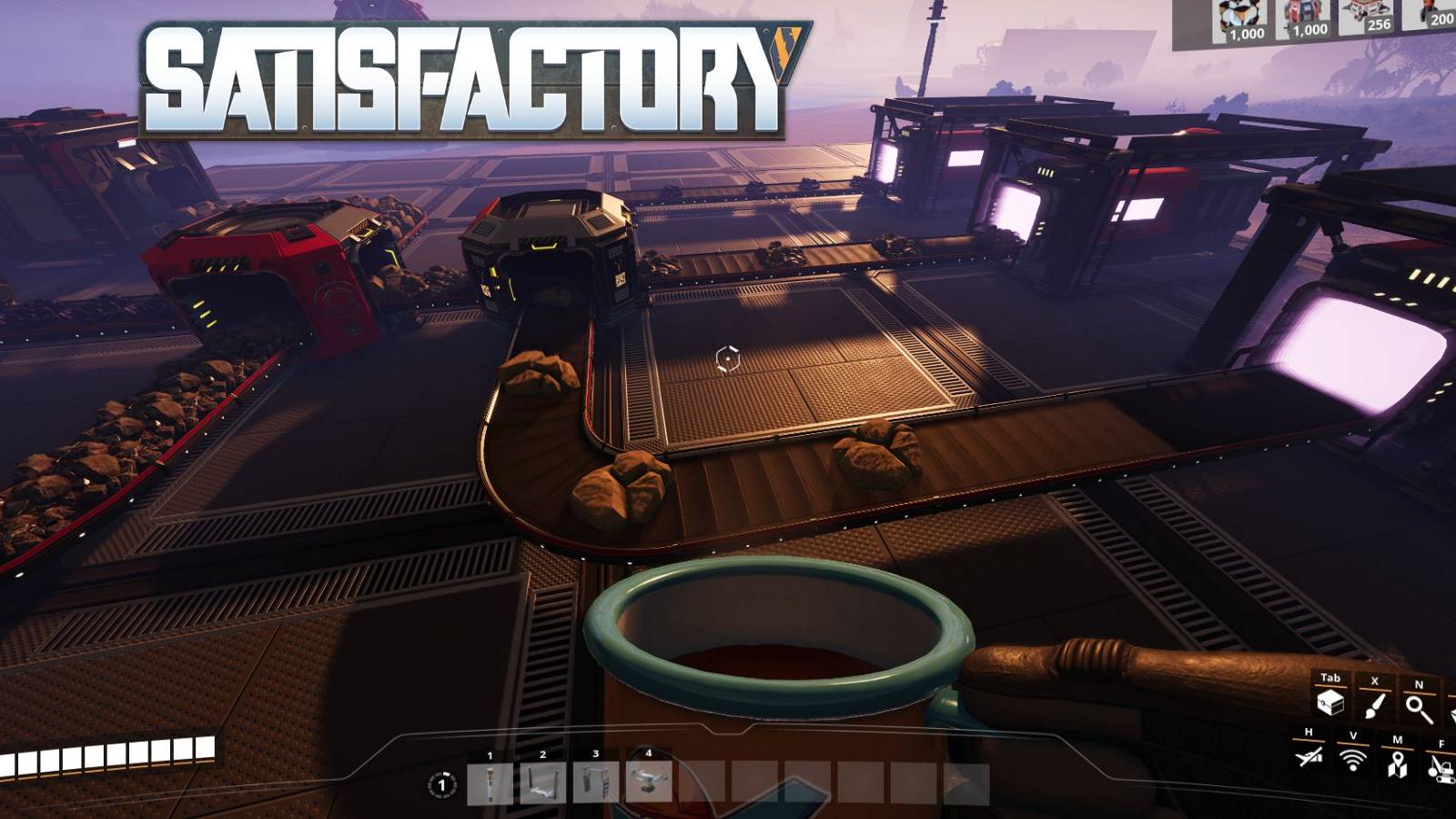Image resolution: width=1456 pixels, height=819 pixels.
Task: Toggle hotbar visibility with the H icon
Action: 1308,760
